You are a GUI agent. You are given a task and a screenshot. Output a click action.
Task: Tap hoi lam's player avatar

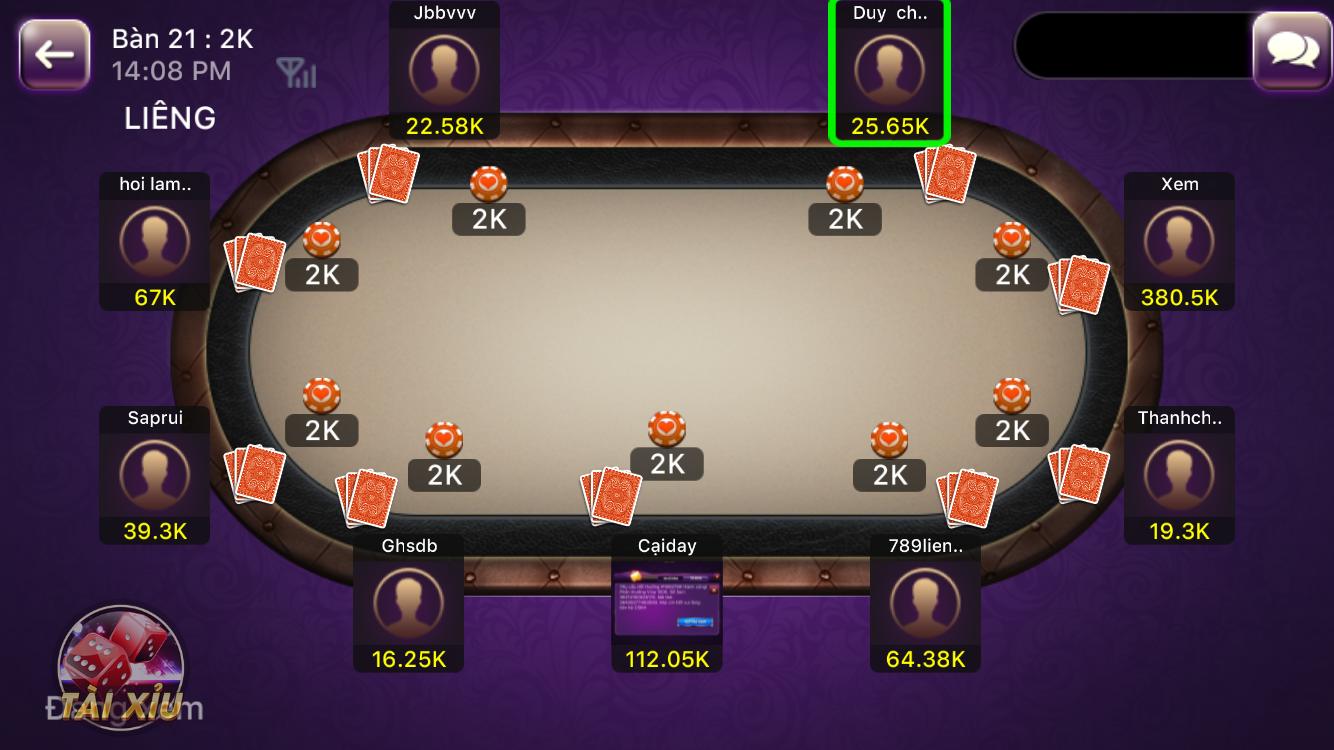coord(154,241)
